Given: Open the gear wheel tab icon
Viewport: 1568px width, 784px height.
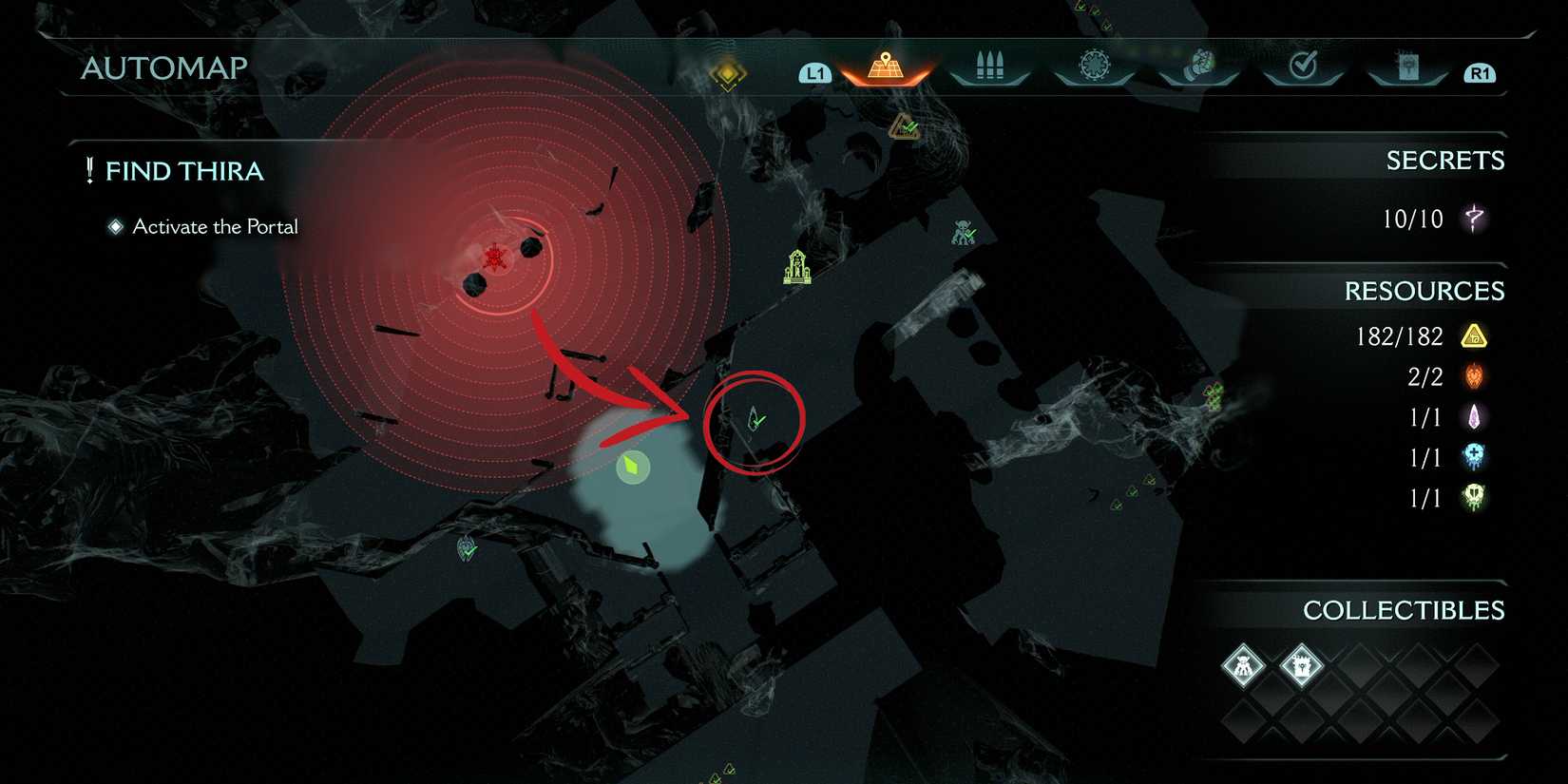Looking at the screenshot, I should pos(1094,67).
